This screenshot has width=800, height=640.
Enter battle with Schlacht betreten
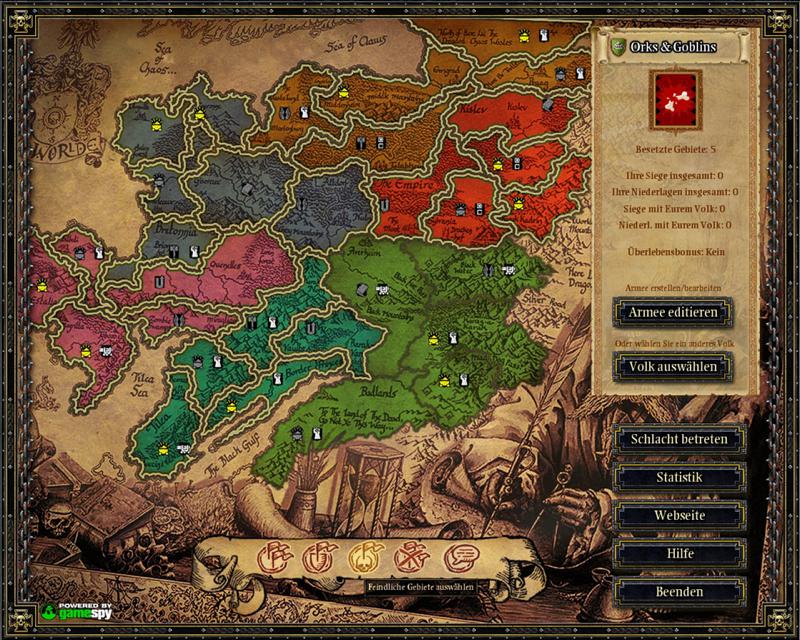(679, 439)
